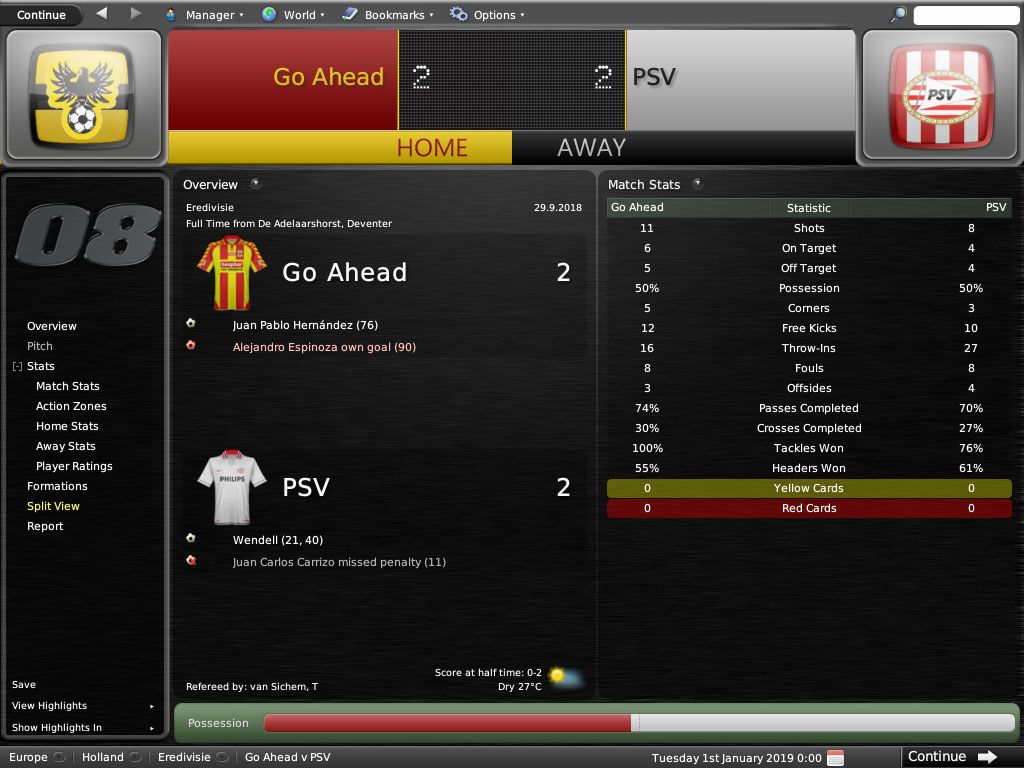1024x768 pixels.
Task: Open the Player Ratings page
Action: click(x=74, y=466)
